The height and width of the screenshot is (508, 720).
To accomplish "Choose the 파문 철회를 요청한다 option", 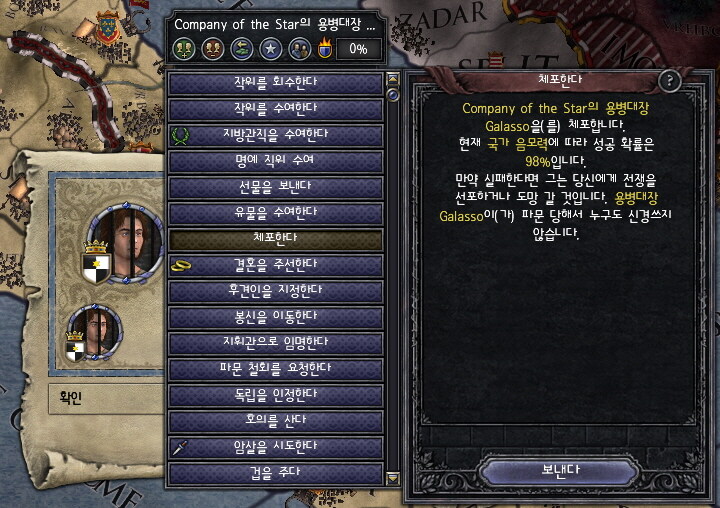I will 276,369.
